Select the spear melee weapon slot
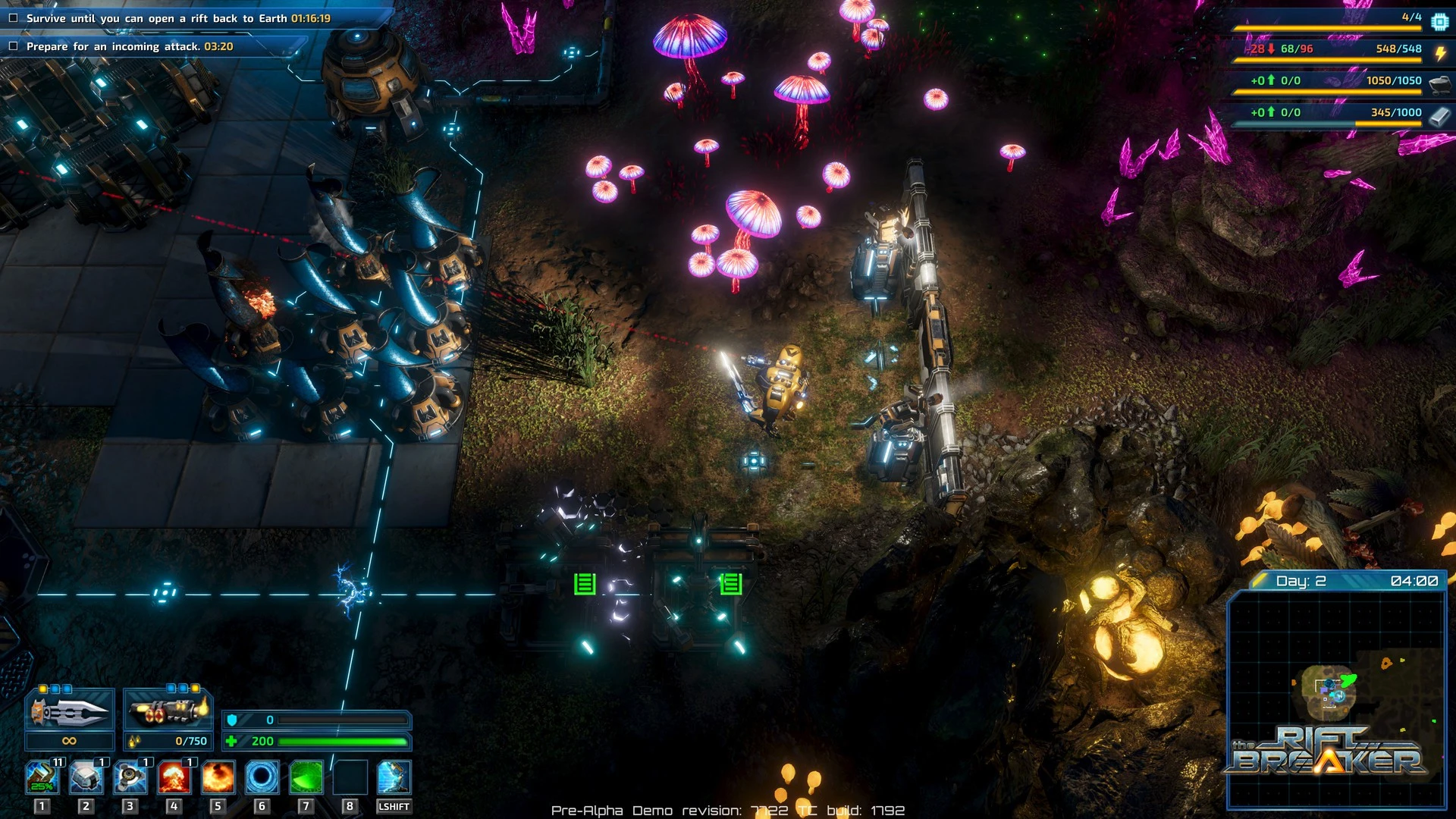 tap(69, 711)
